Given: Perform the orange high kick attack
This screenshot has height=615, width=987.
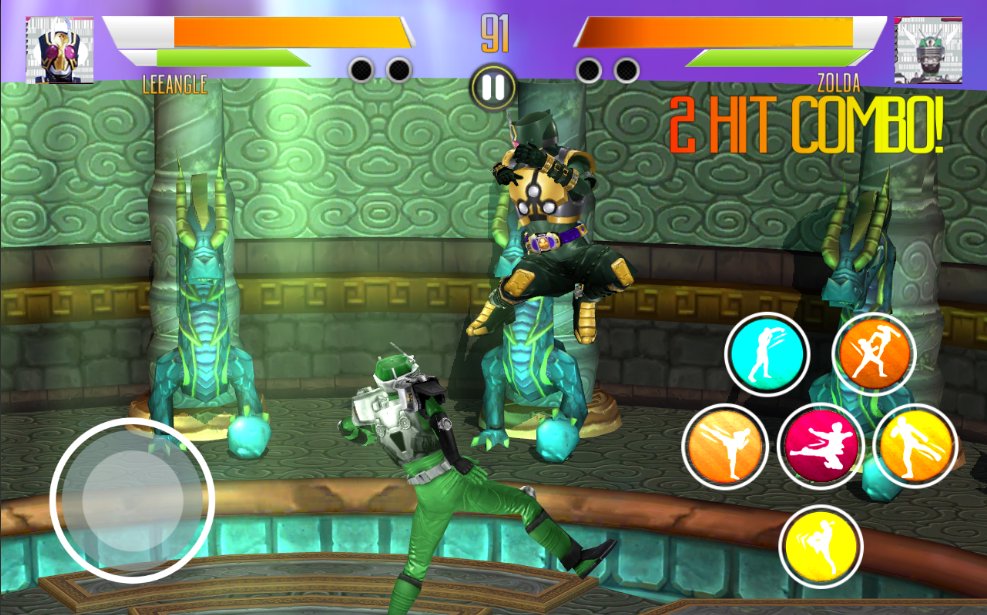Looking at the screenshot, I should tap(725, 446).
